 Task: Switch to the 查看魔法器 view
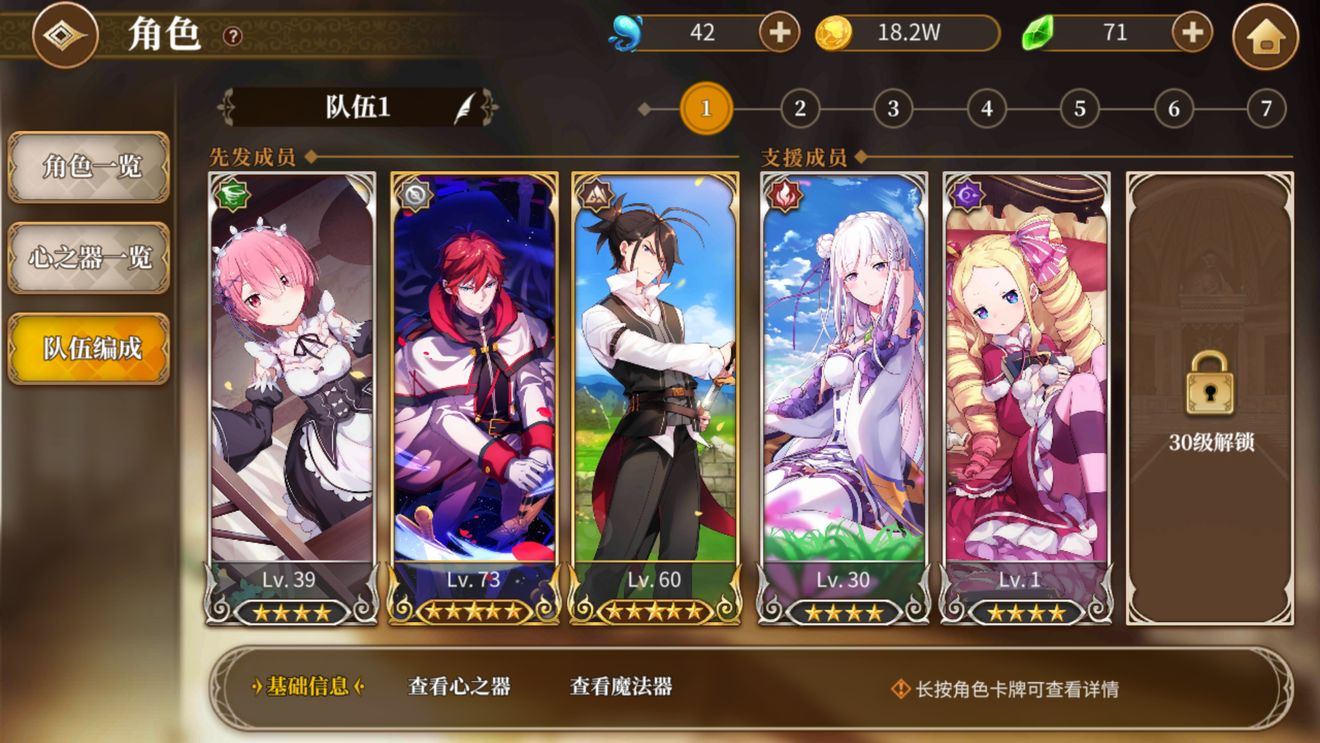coord(621,687)
